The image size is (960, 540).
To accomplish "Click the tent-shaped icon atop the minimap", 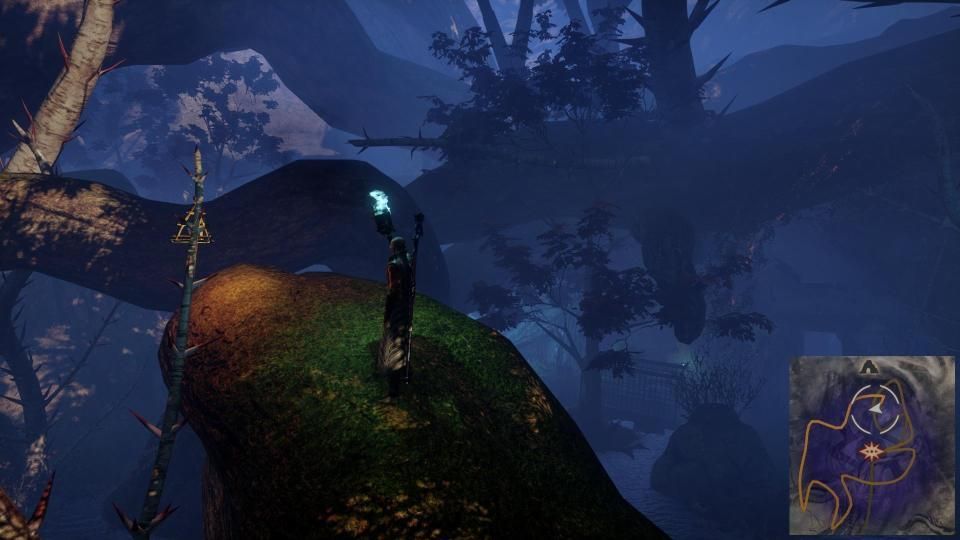I will click(x=871, y=366).
